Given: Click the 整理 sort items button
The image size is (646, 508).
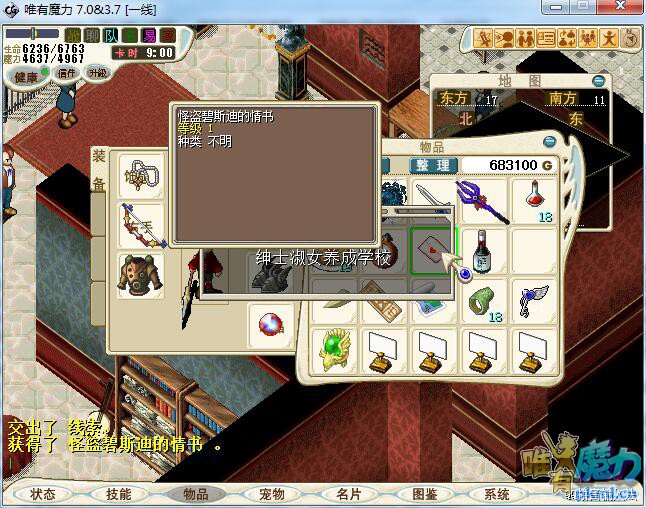Looking at the screenshot, I should coord(433,165).
